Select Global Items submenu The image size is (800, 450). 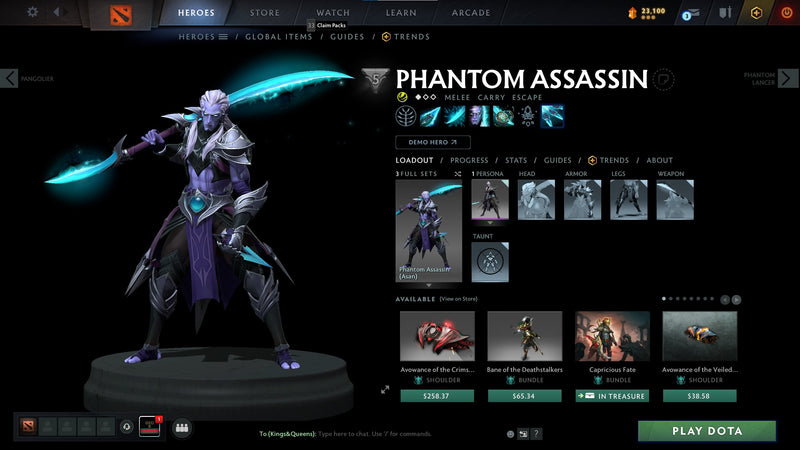tap(277, 37)
